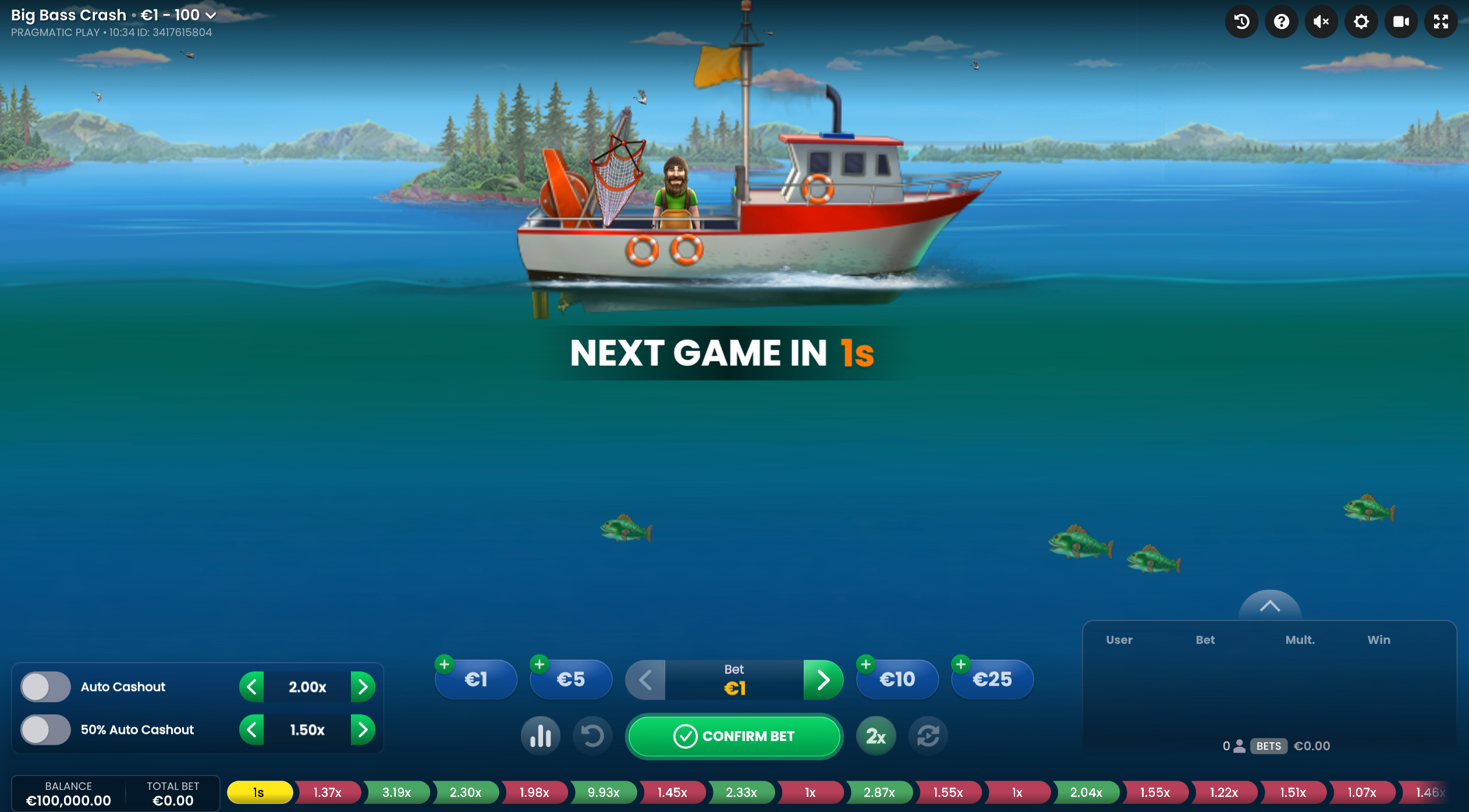Enter fullscreen mode

[1441, 22]
